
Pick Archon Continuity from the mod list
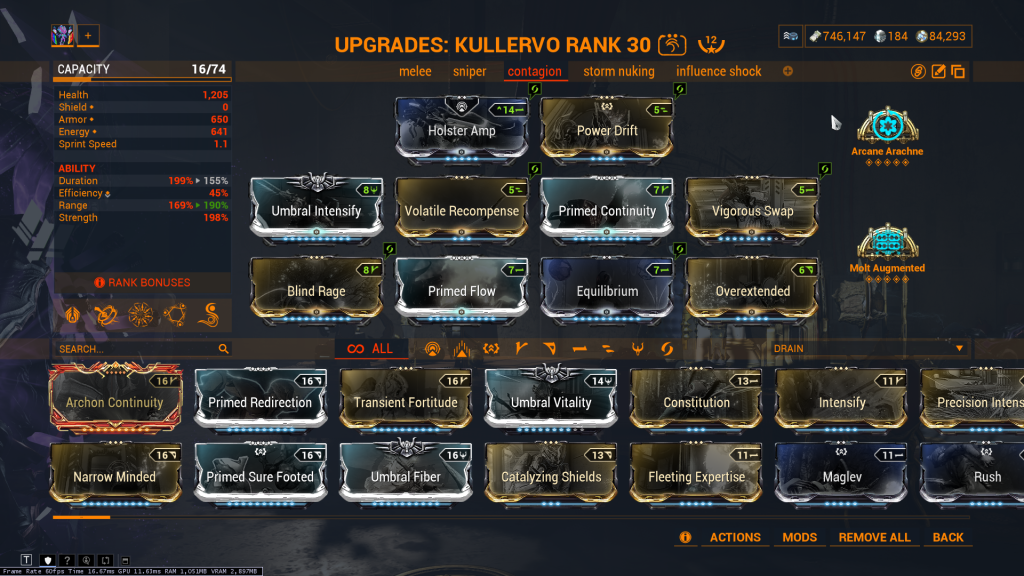(115, 401)
